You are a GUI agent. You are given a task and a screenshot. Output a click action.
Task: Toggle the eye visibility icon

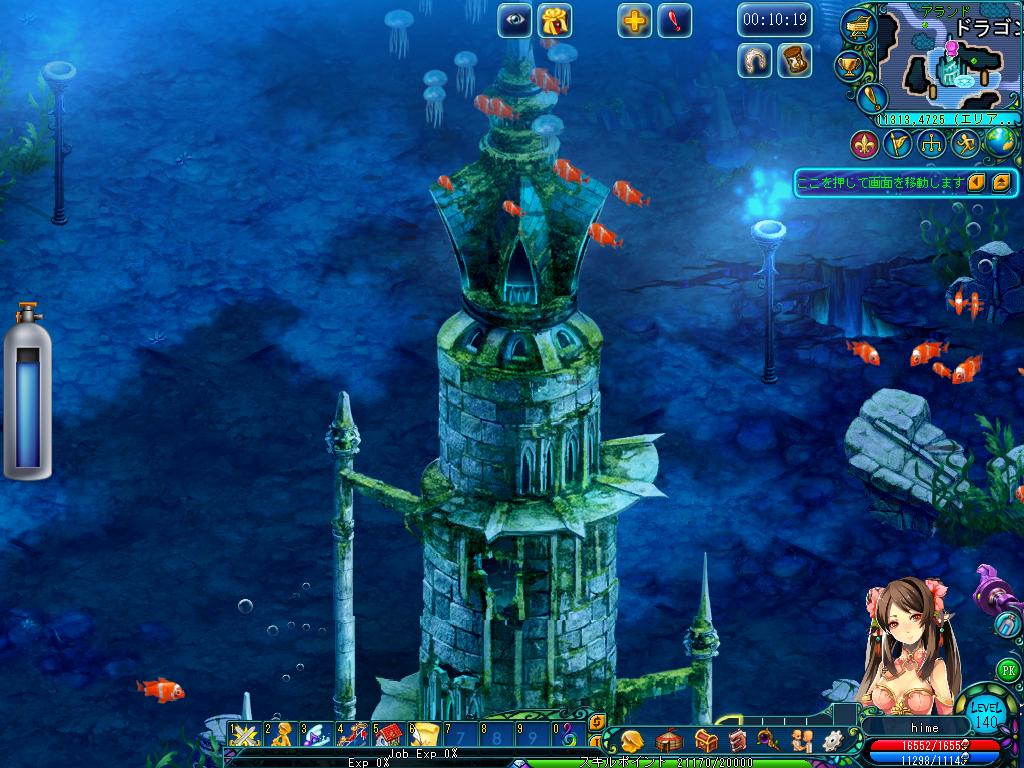pyautogui.click(x=515, y=20)
